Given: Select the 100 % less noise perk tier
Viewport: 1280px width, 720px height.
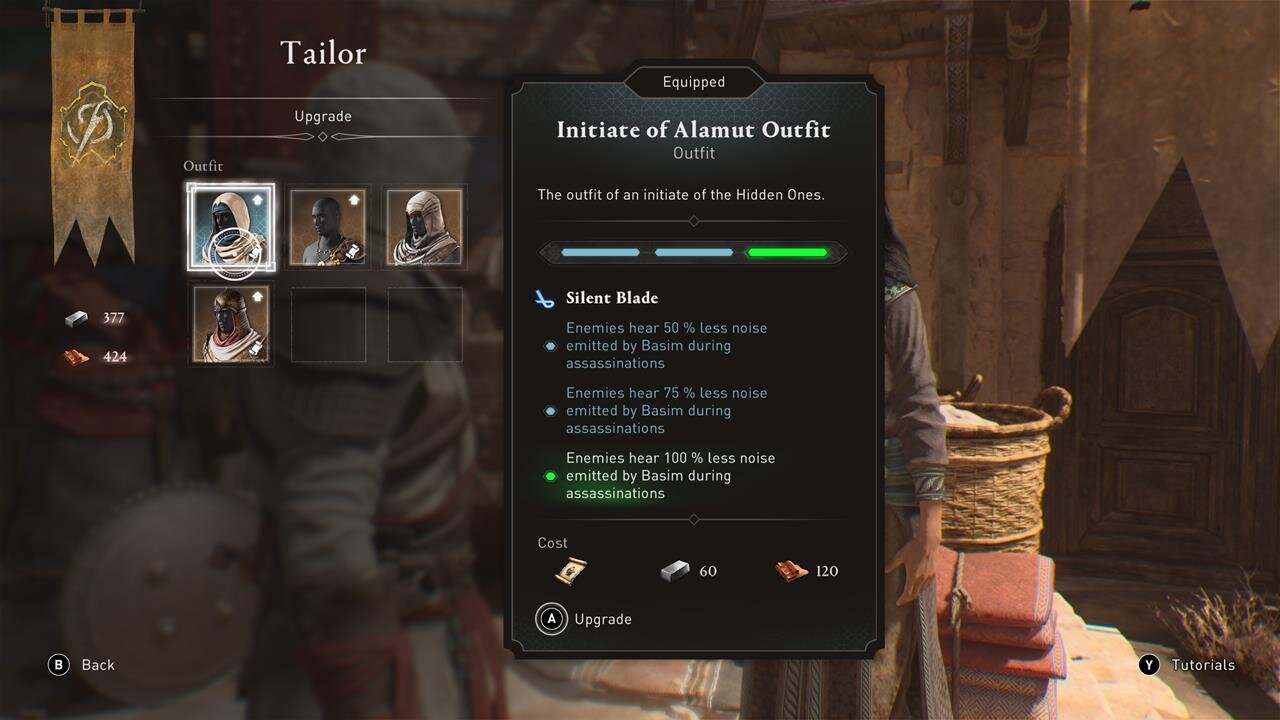Looking at the screenshot, I should [670, 475].
